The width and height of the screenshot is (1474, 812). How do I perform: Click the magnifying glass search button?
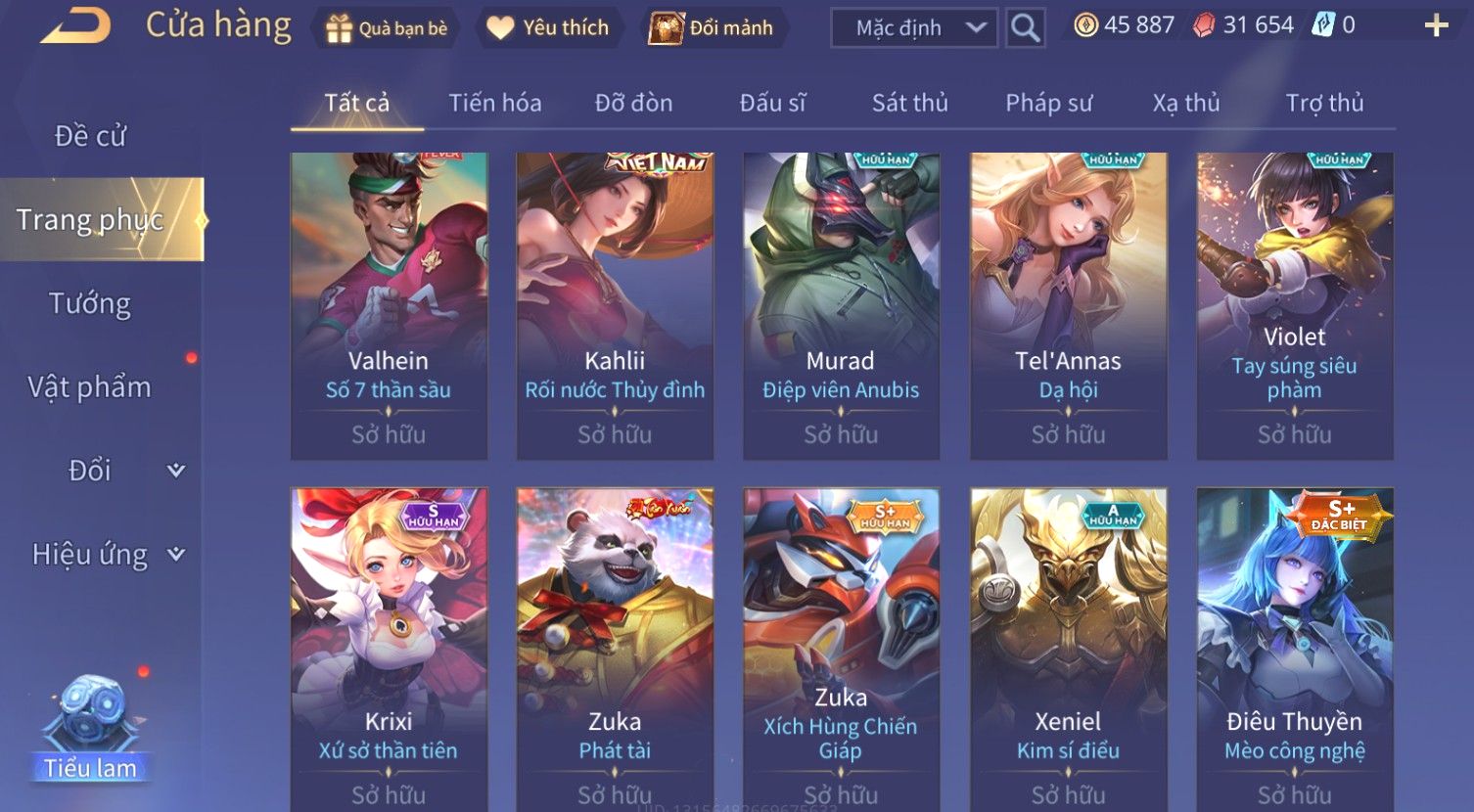tap(1025, 28)
